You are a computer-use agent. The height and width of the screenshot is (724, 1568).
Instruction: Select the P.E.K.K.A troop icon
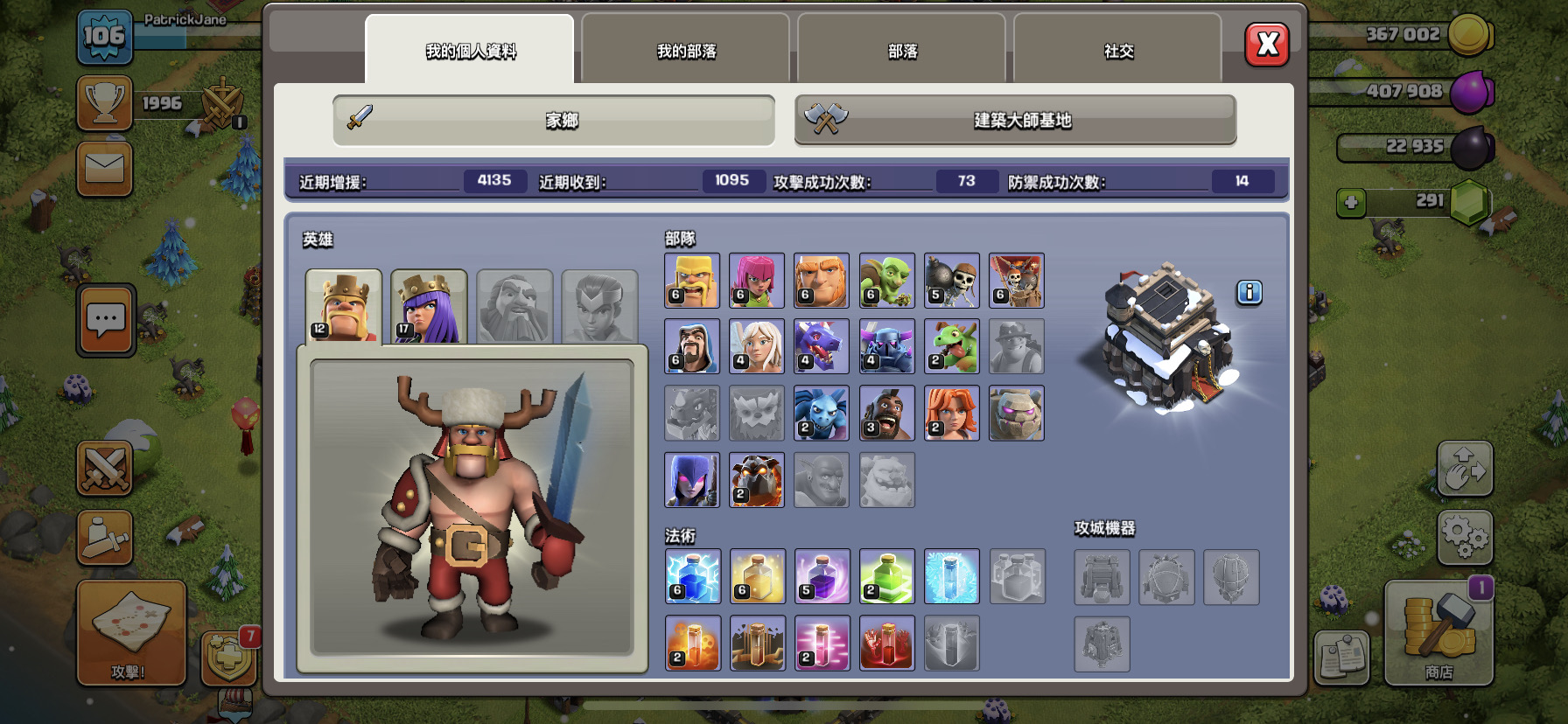886,347
